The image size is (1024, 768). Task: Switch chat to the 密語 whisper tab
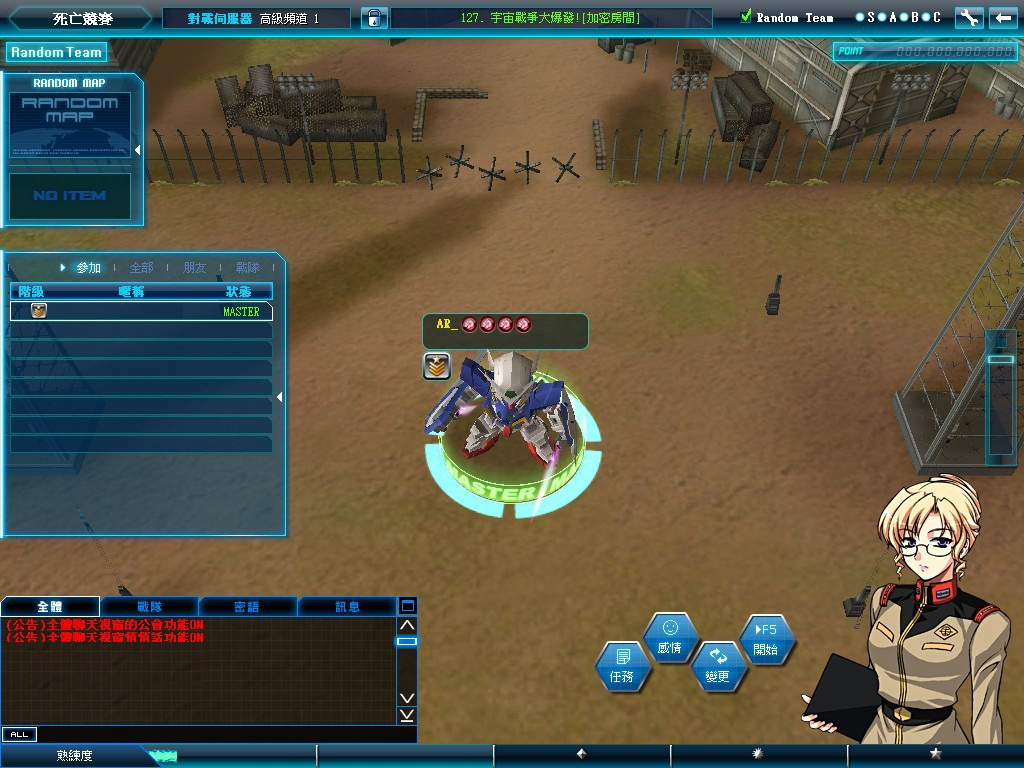(247, 606)
